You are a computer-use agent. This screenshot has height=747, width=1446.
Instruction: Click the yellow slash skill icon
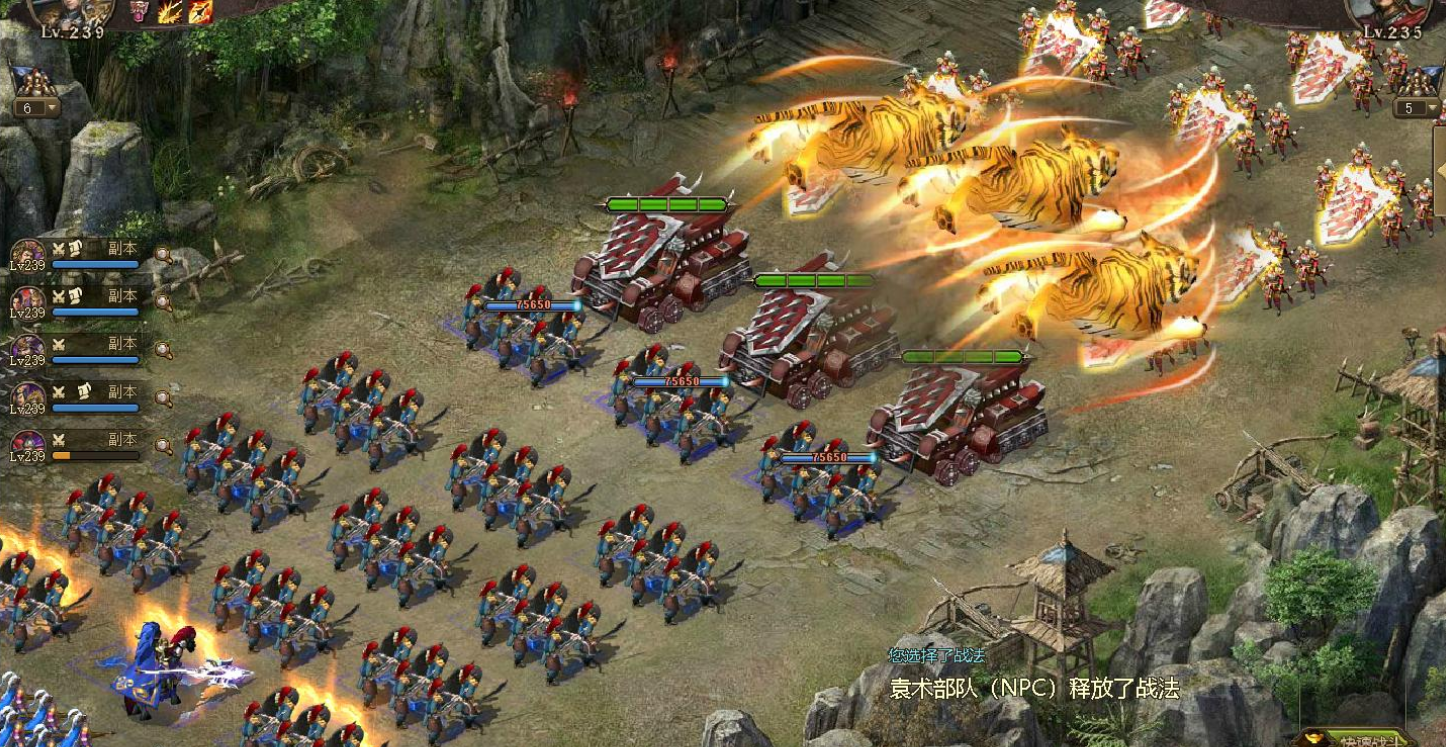pyautogui.click(x=171, y=12)
